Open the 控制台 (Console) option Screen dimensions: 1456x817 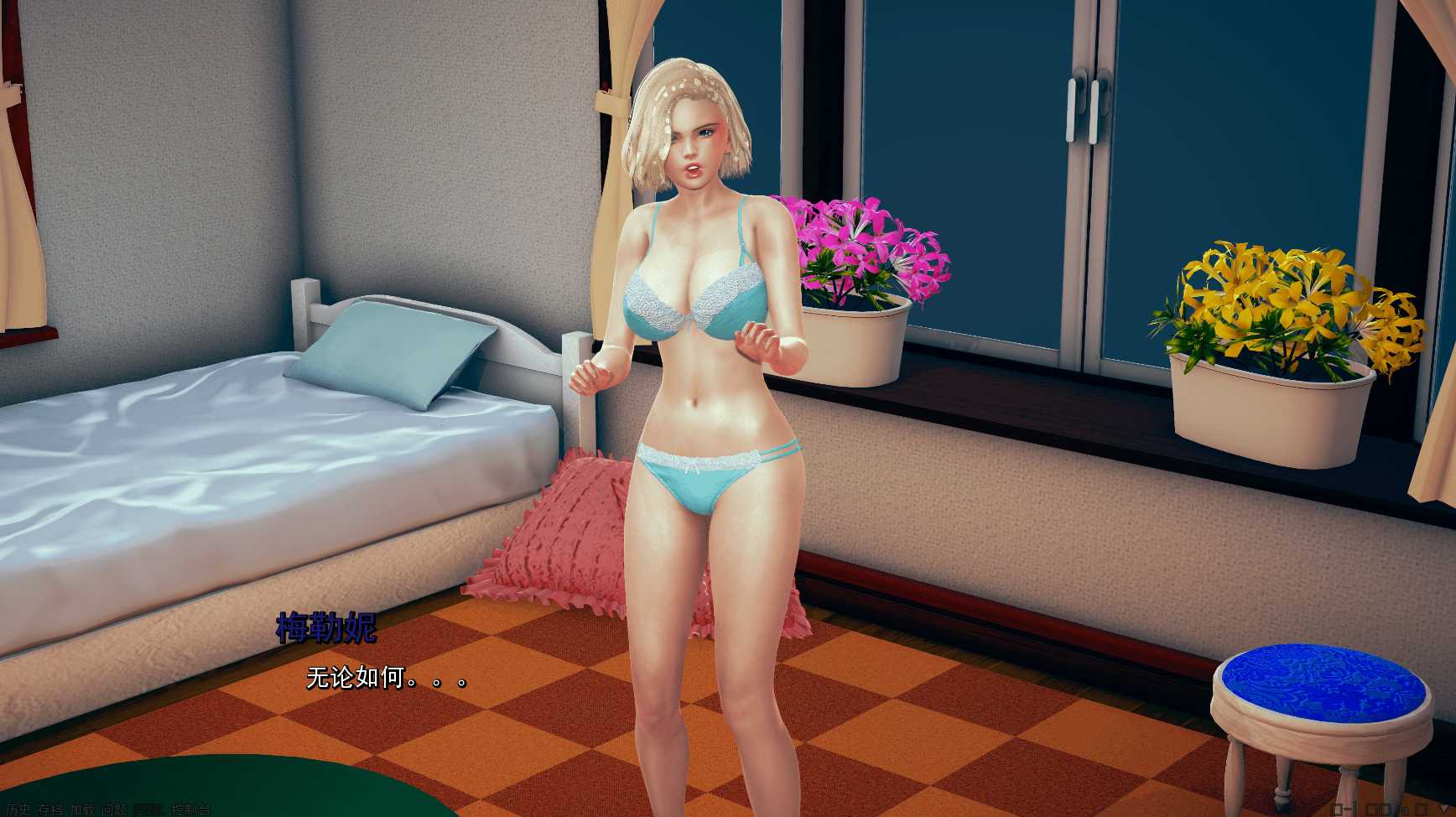point(190,810)
